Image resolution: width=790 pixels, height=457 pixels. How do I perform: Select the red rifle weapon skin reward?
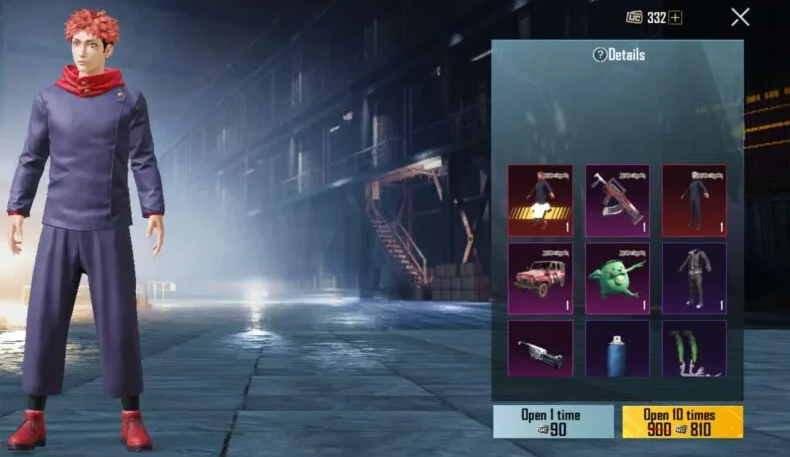tap(617, 200)
